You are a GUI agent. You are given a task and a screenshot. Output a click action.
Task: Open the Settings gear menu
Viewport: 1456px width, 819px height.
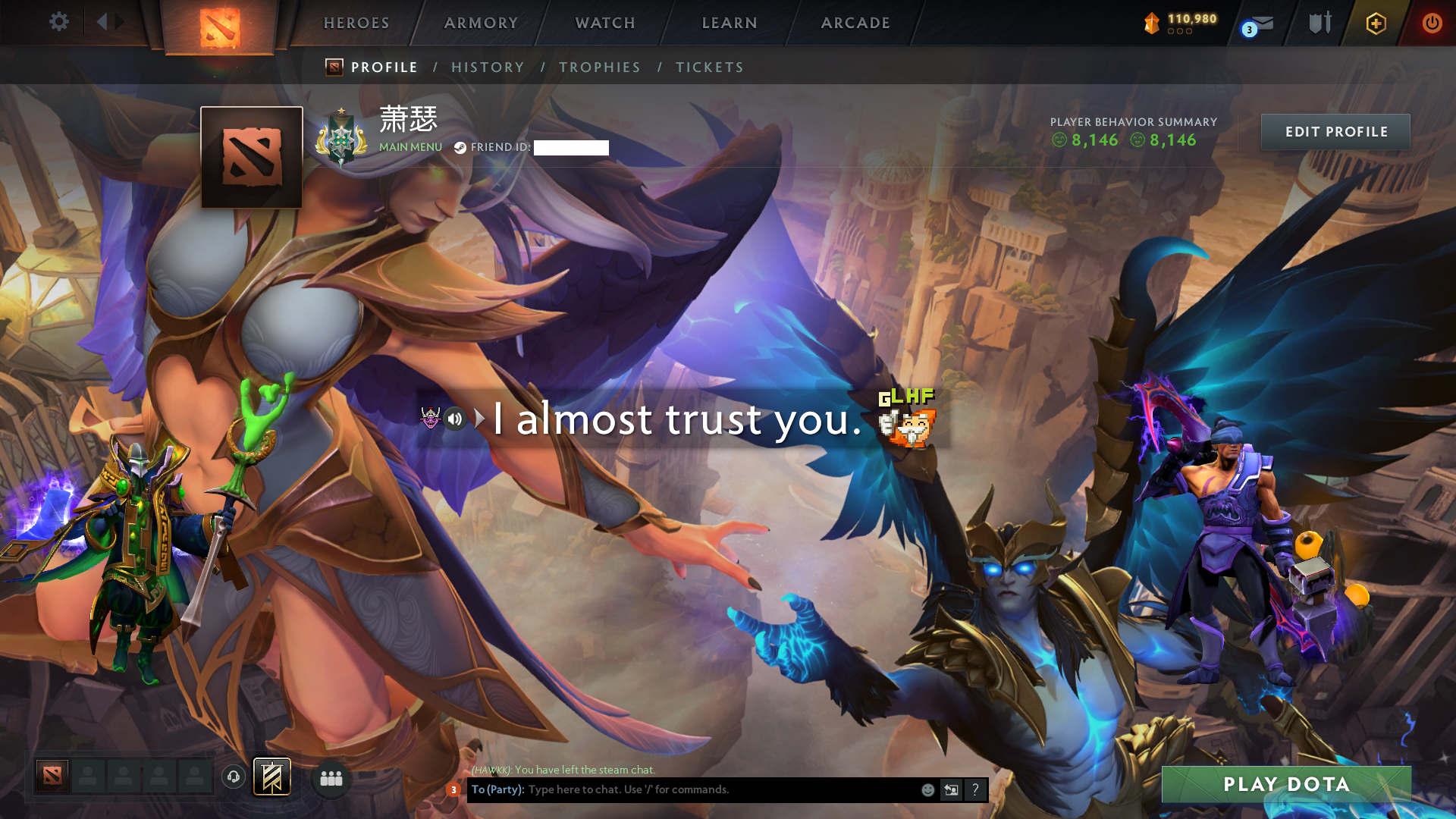(59, 23)
